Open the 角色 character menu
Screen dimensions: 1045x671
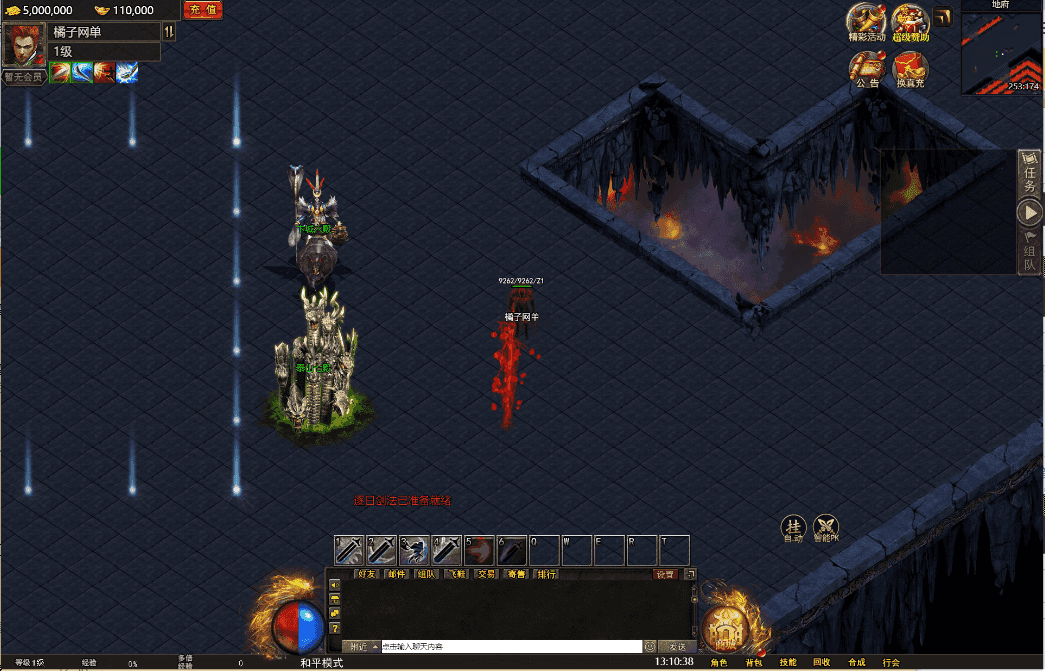click(718, 662)
